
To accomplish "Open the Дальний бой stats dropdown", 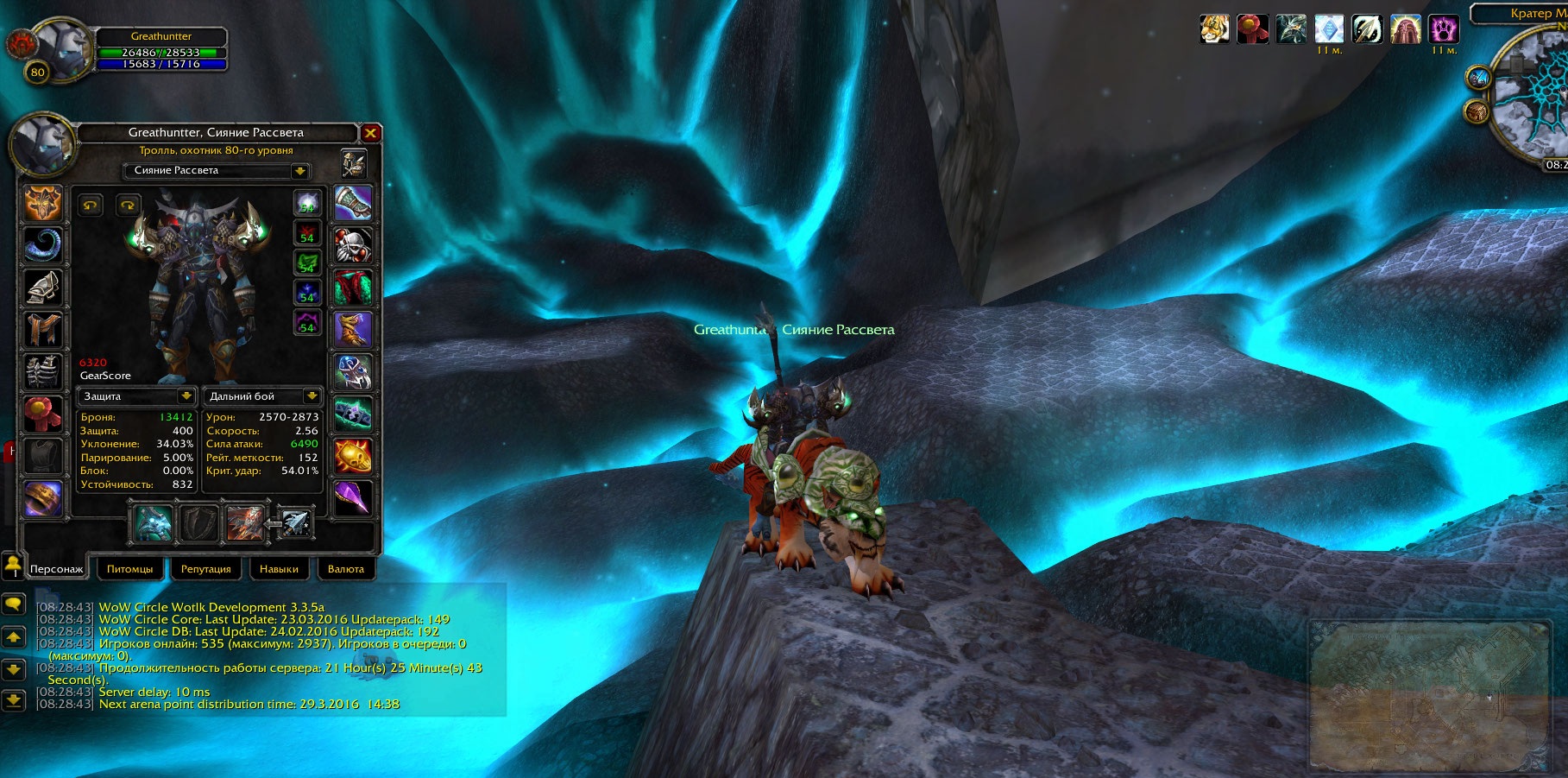I will point(312,396).
